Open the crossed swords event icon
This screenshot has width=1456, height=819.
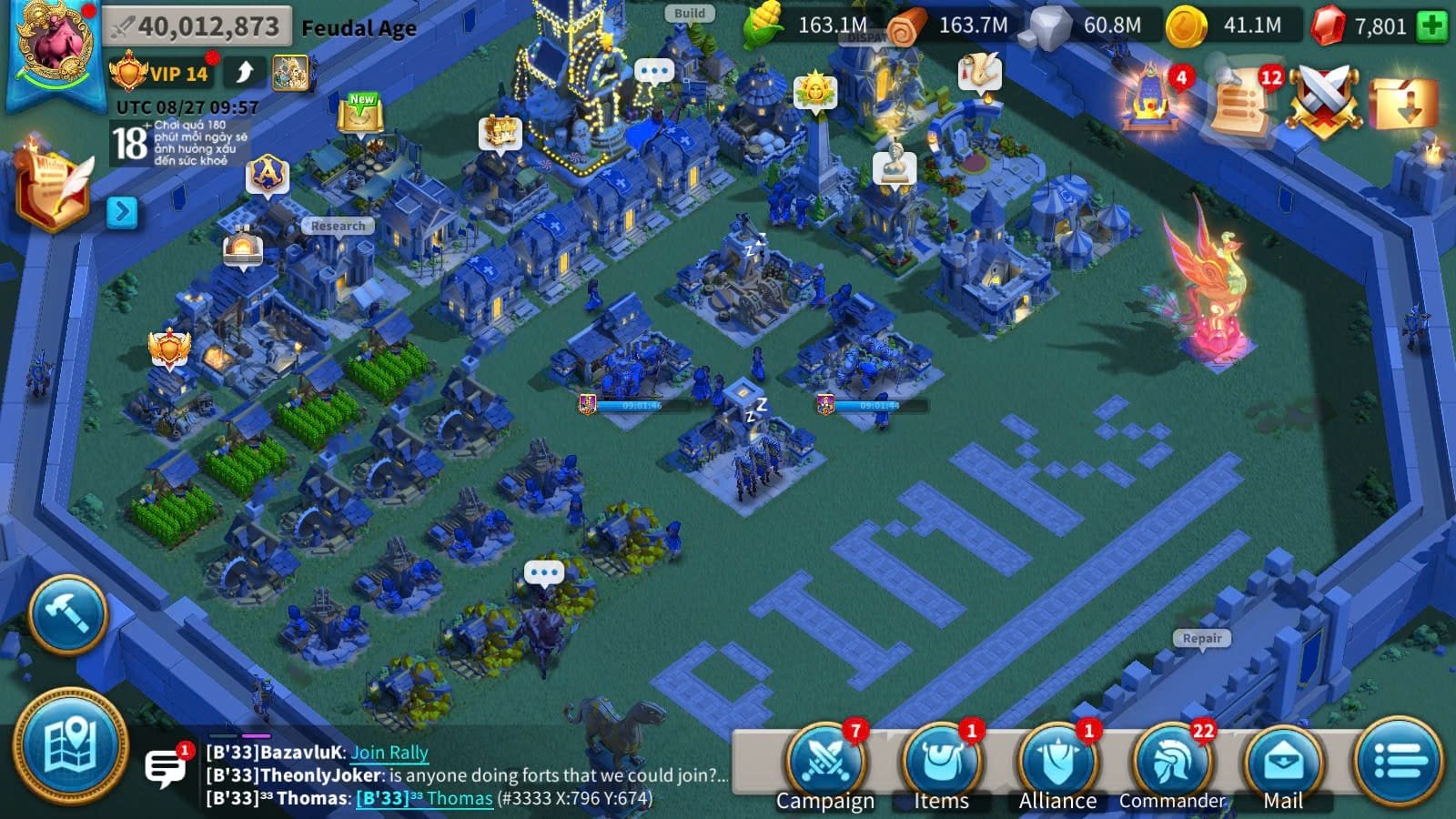(1324, 98)
